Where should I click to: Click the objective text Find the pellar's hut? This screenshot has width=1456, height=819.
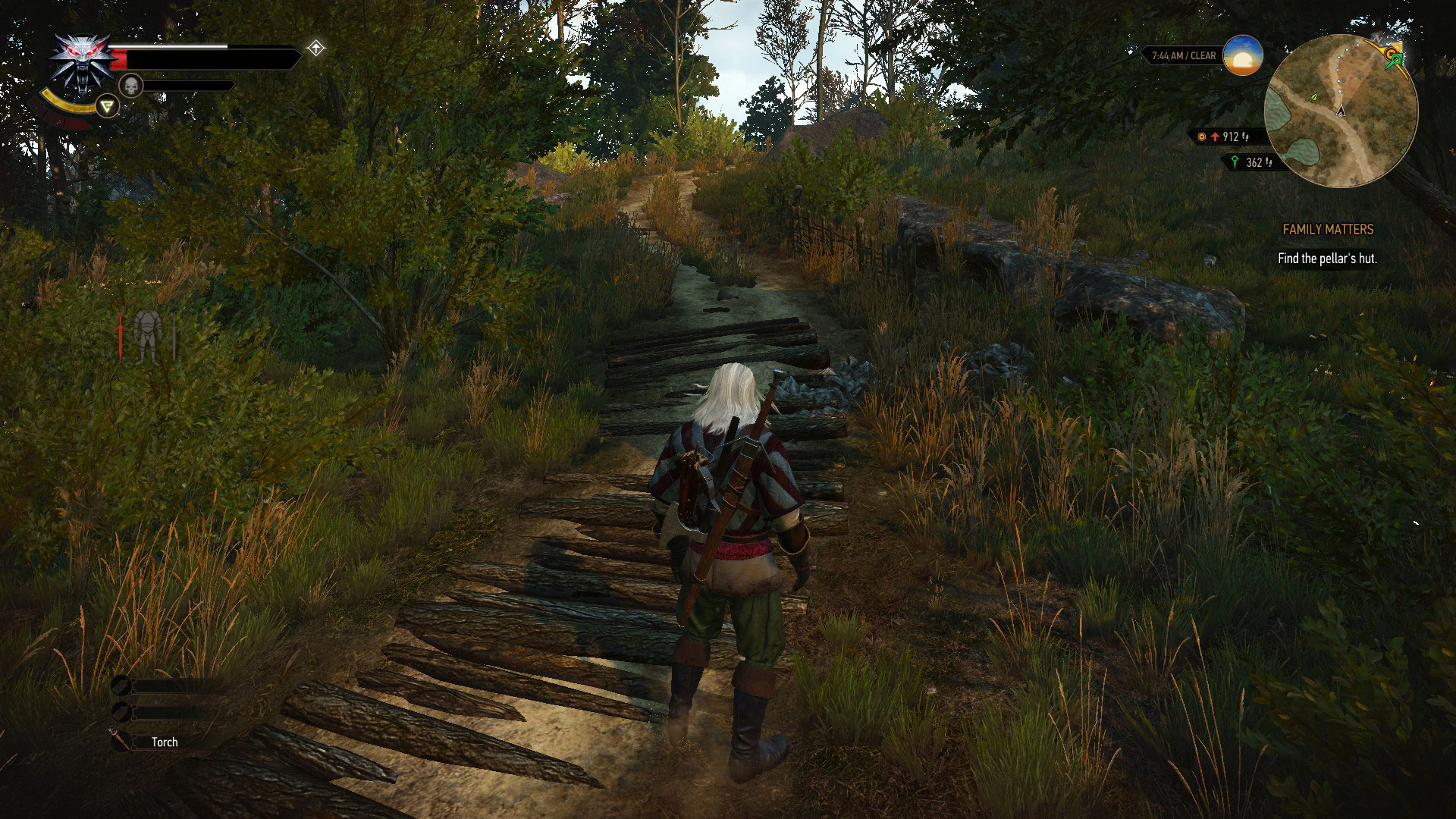tap(1329, 257)
